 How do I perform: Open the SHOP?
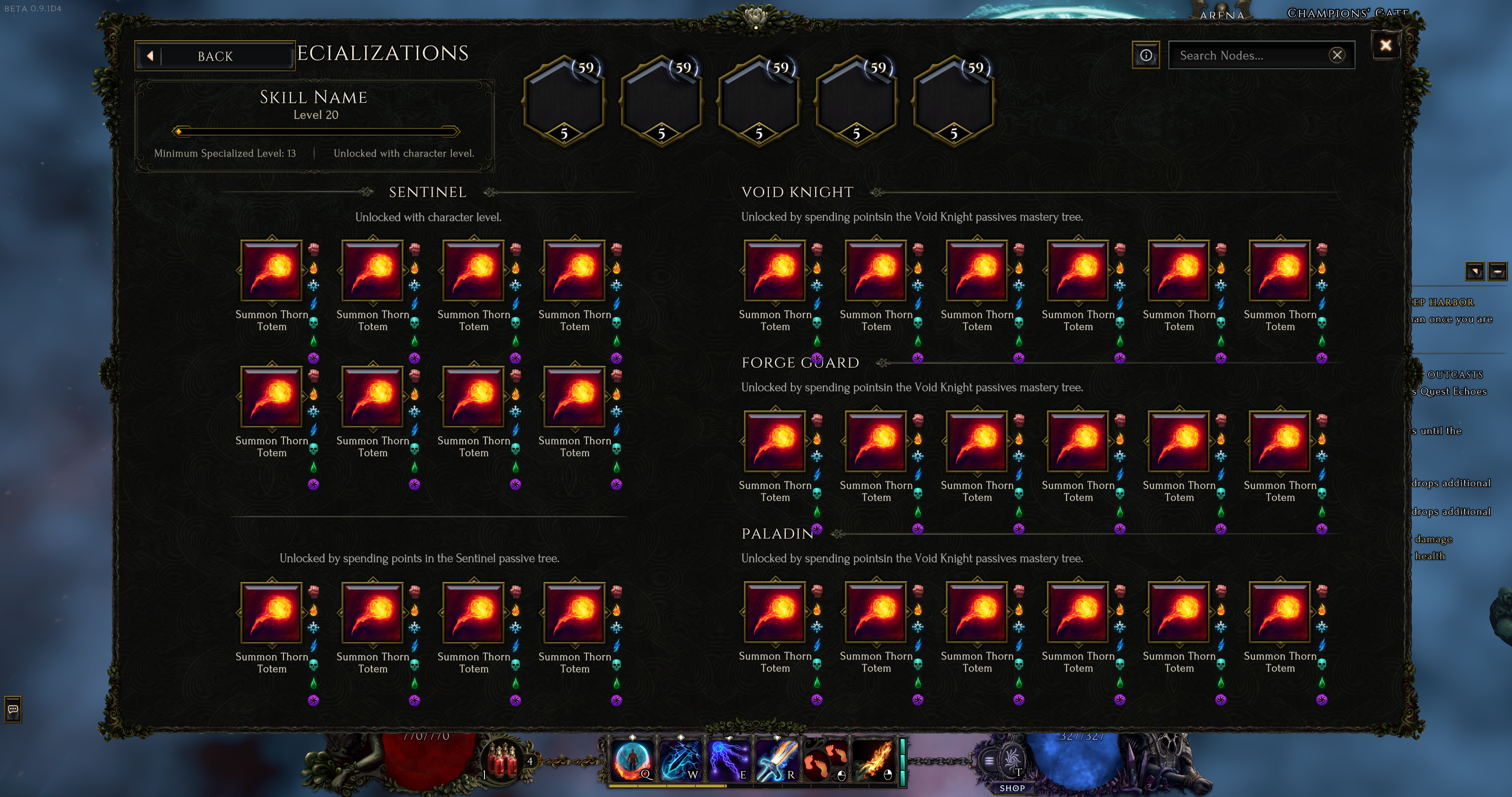[x=1012, y=788]
